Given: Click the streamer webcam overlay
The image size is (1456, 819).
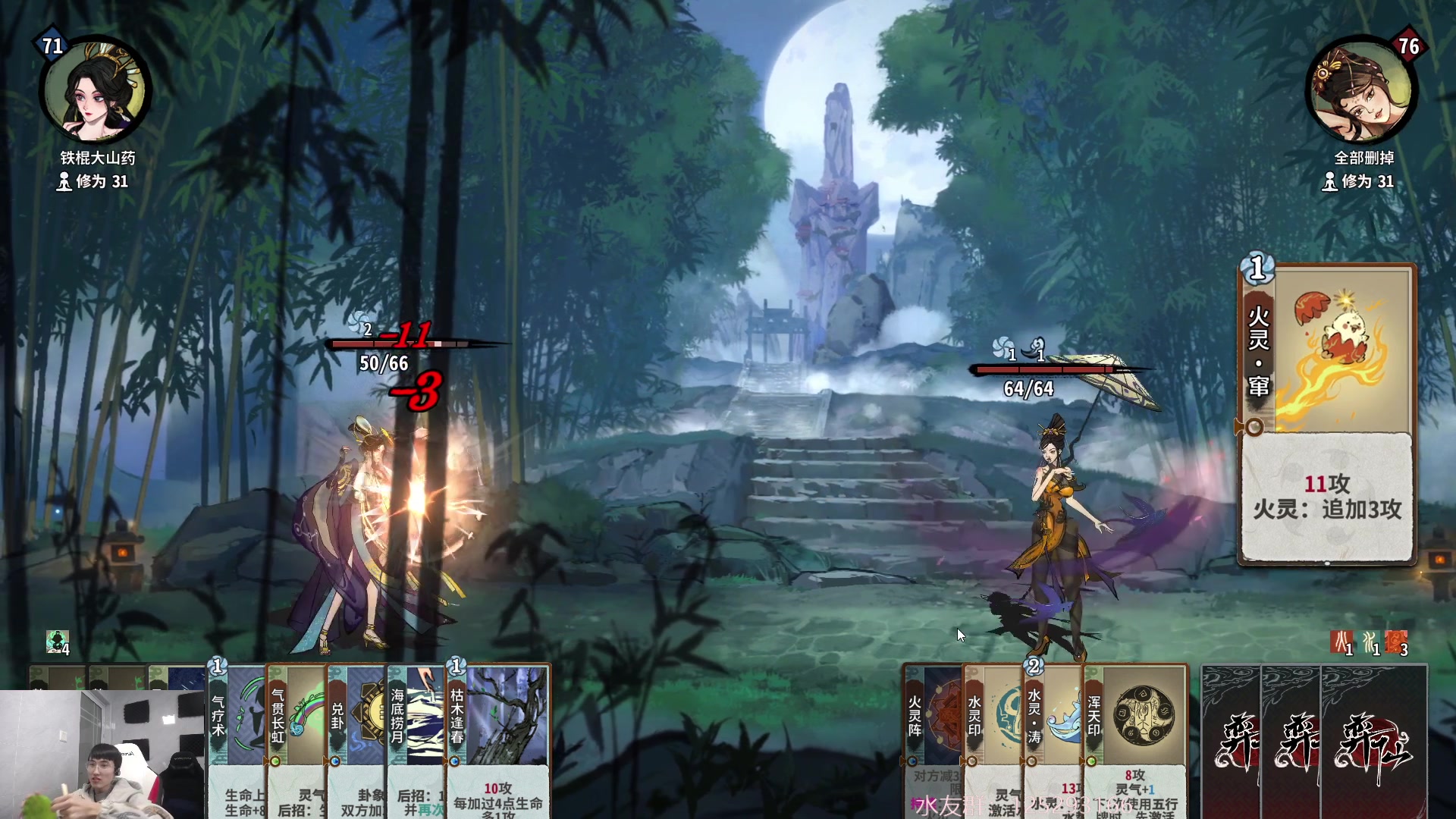Looking at the screenshot, I should (x=102, y=755).
